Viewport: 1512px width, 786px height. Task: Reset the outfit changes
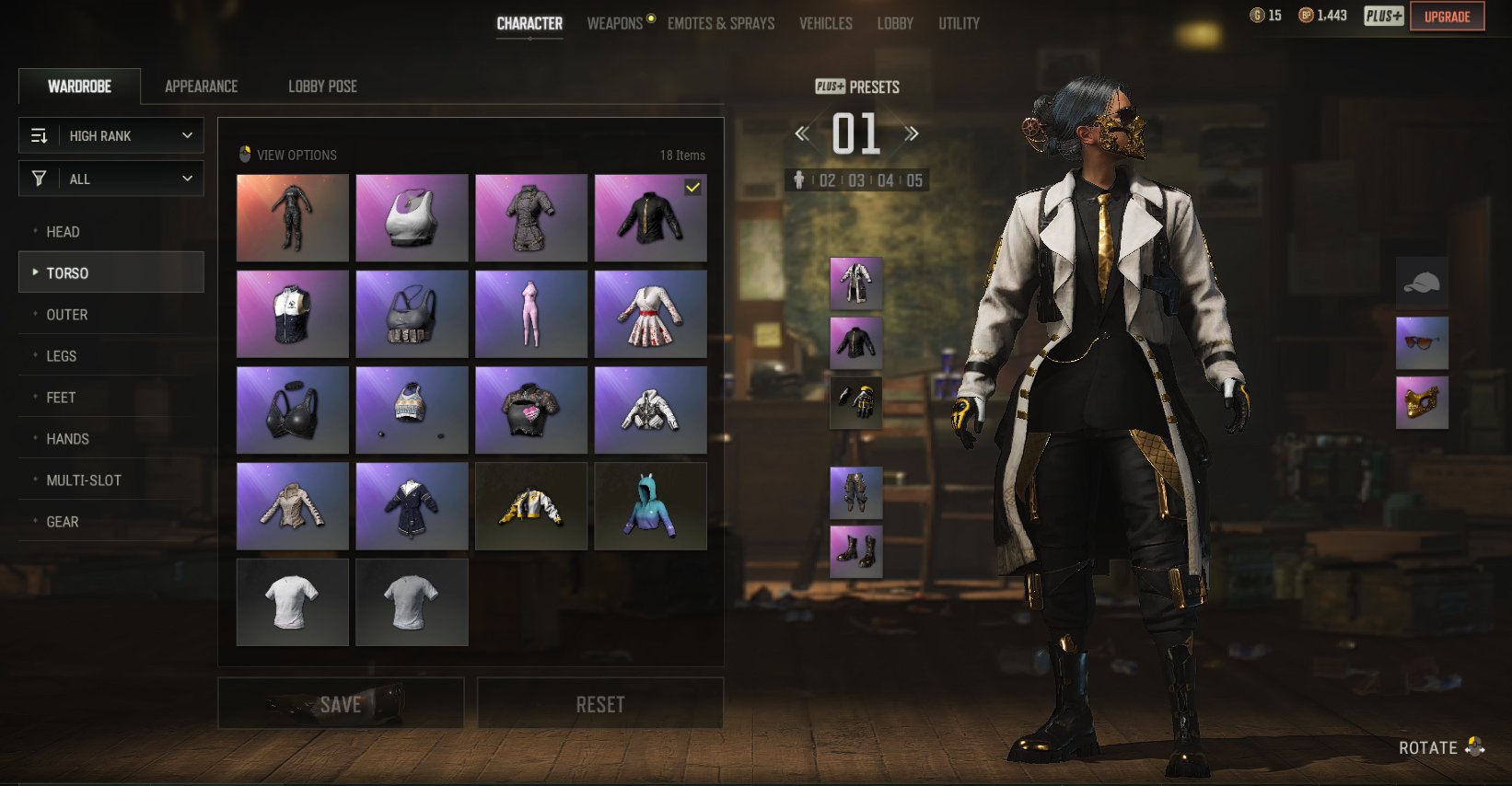coord(600,704)
